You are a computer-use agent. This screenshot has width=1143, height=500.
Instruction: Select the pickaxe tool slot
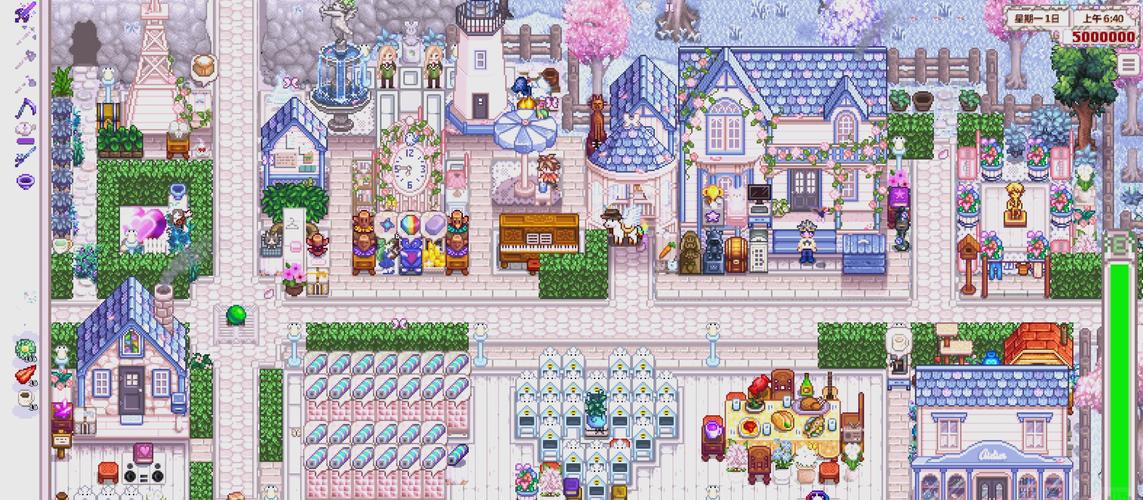coord(25,35)
